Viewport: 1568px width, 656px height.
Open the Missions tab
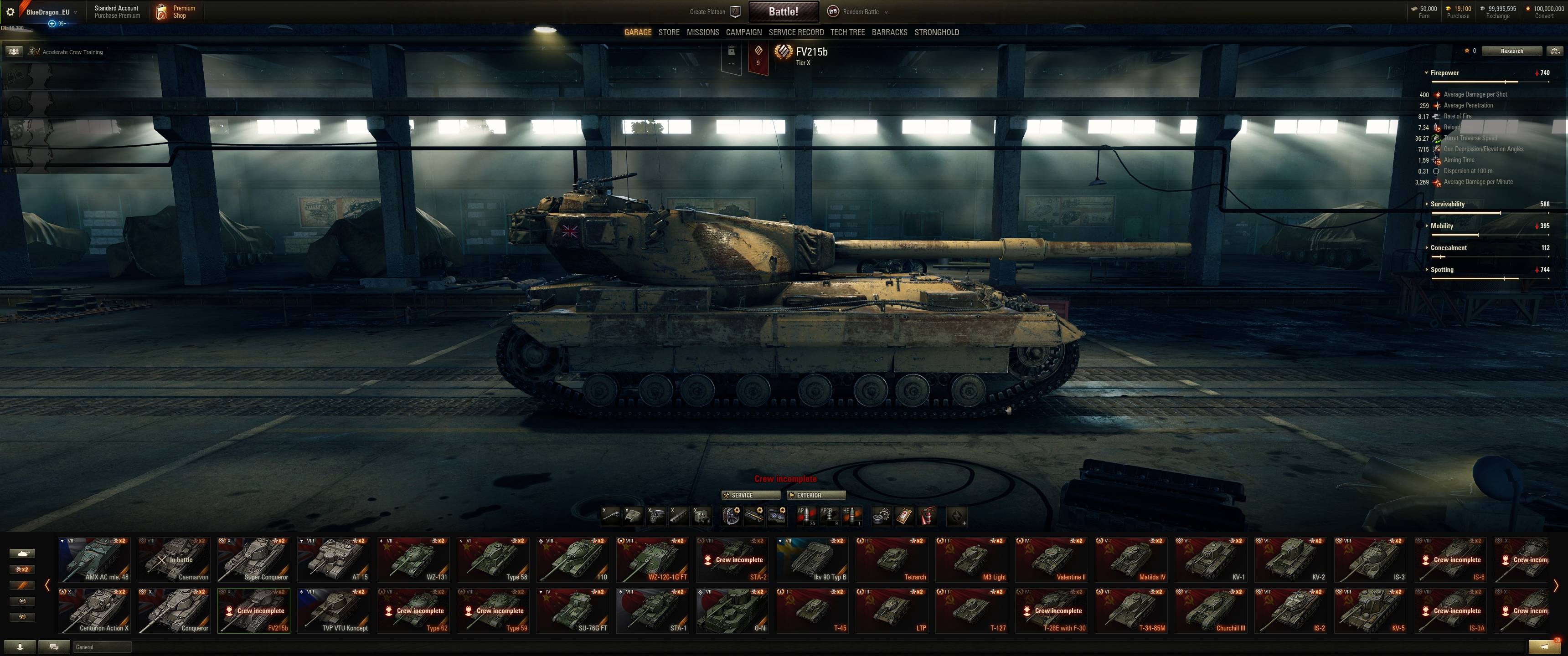pyautogui.click(x=702, y=32)
